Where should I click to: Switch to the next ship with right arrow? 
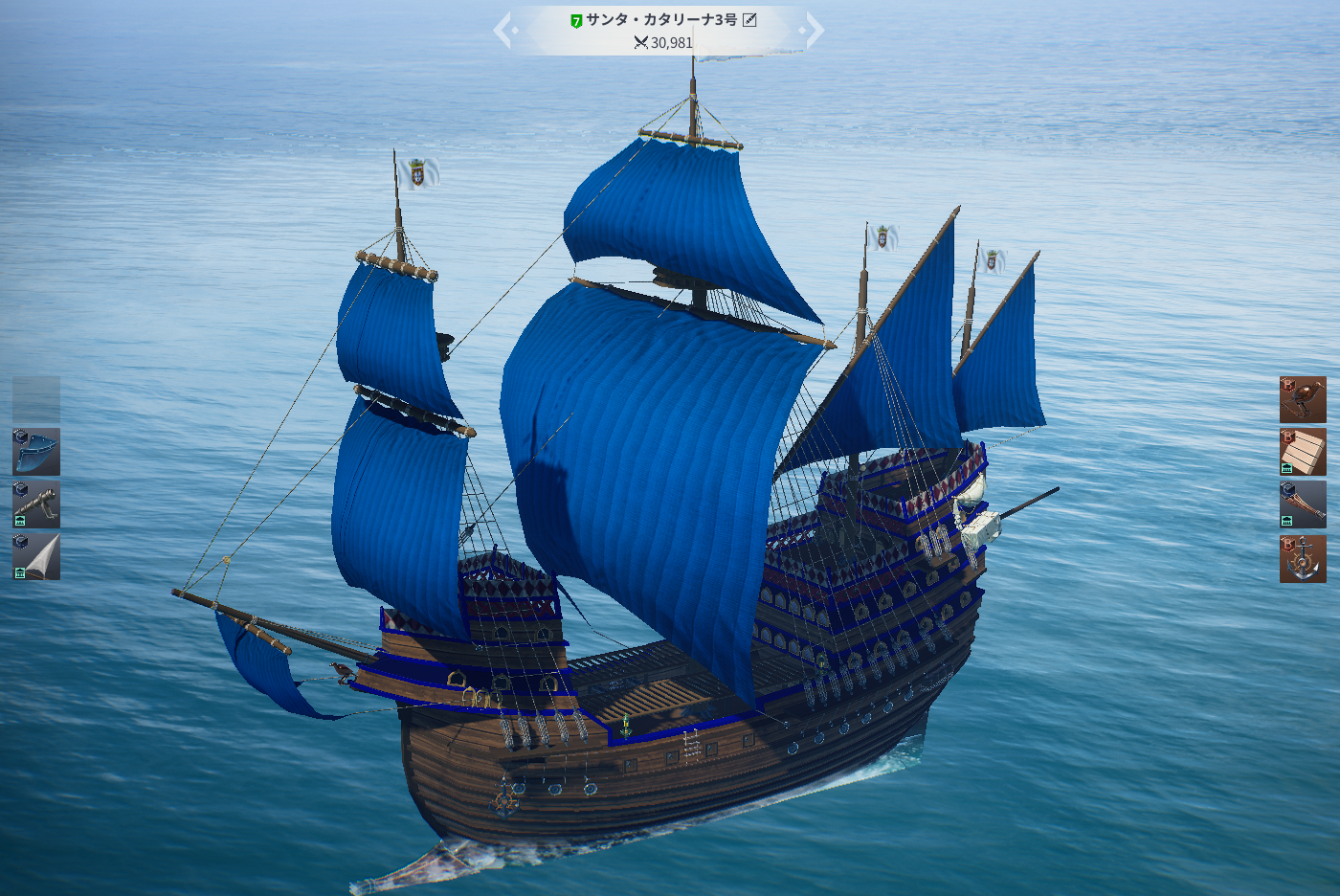814,31
